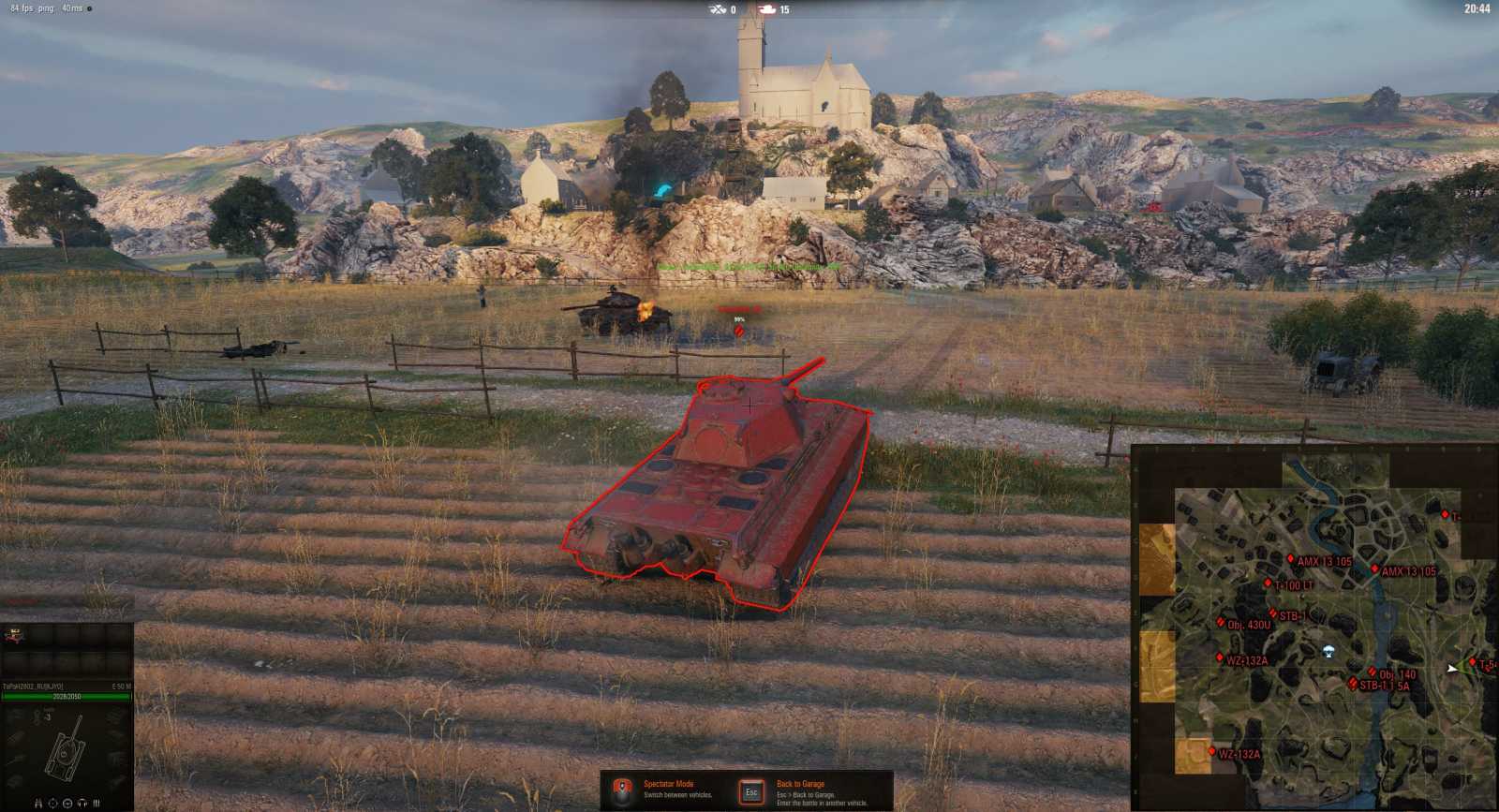Click the Esc key button in bottom bar
This screenshot has height=812, width=1499.
(x=752, y=791)
